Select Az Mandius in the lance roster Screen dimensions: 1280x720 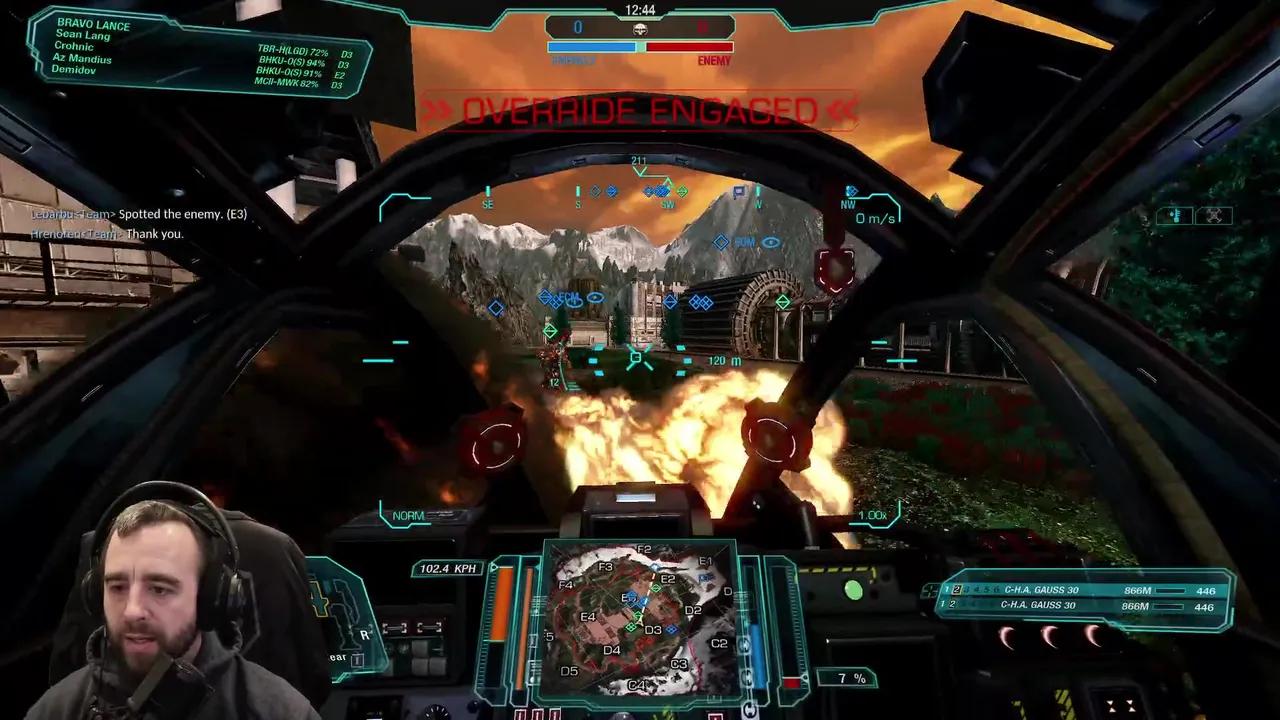pyautogui.click(x=82, y=59)
